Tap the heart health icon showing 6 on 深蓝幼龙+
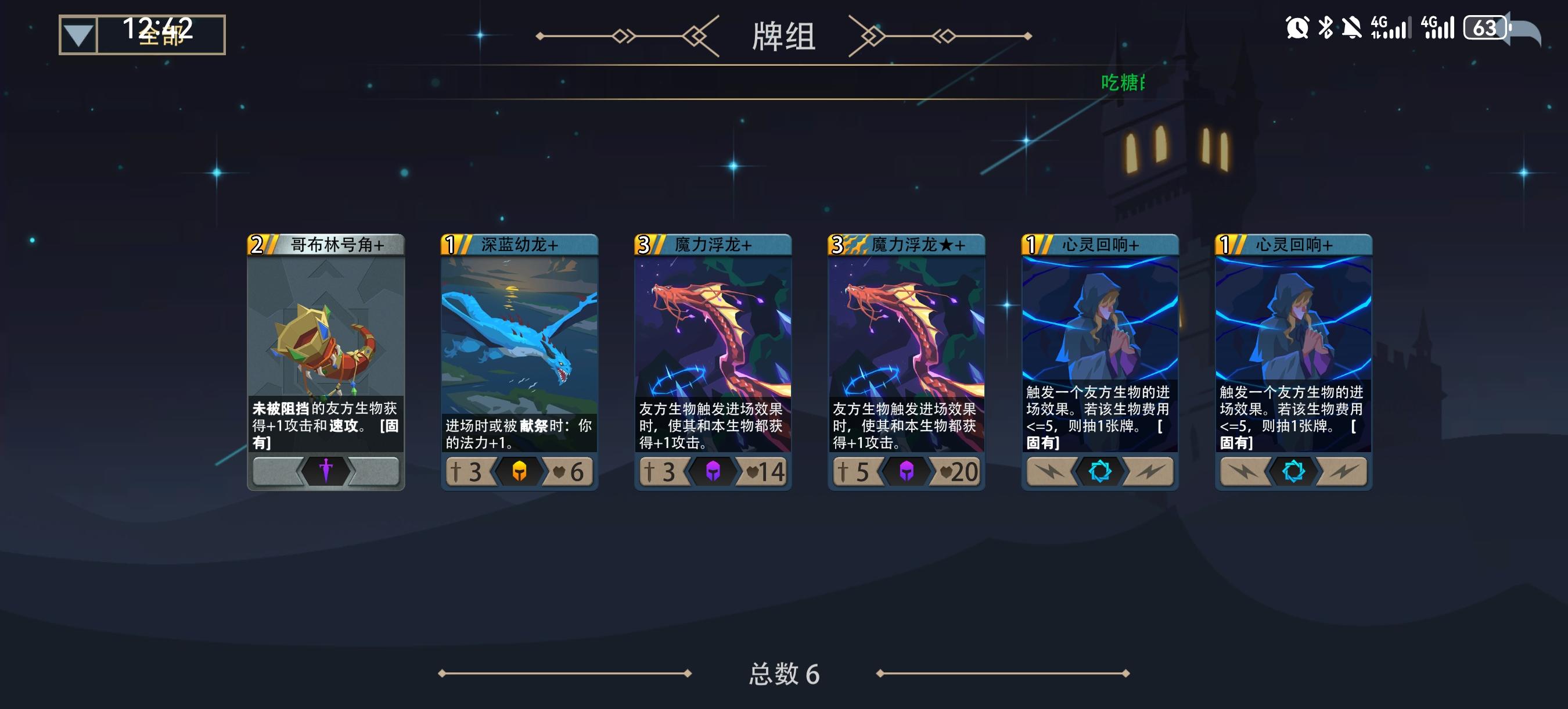 [571, 472]
